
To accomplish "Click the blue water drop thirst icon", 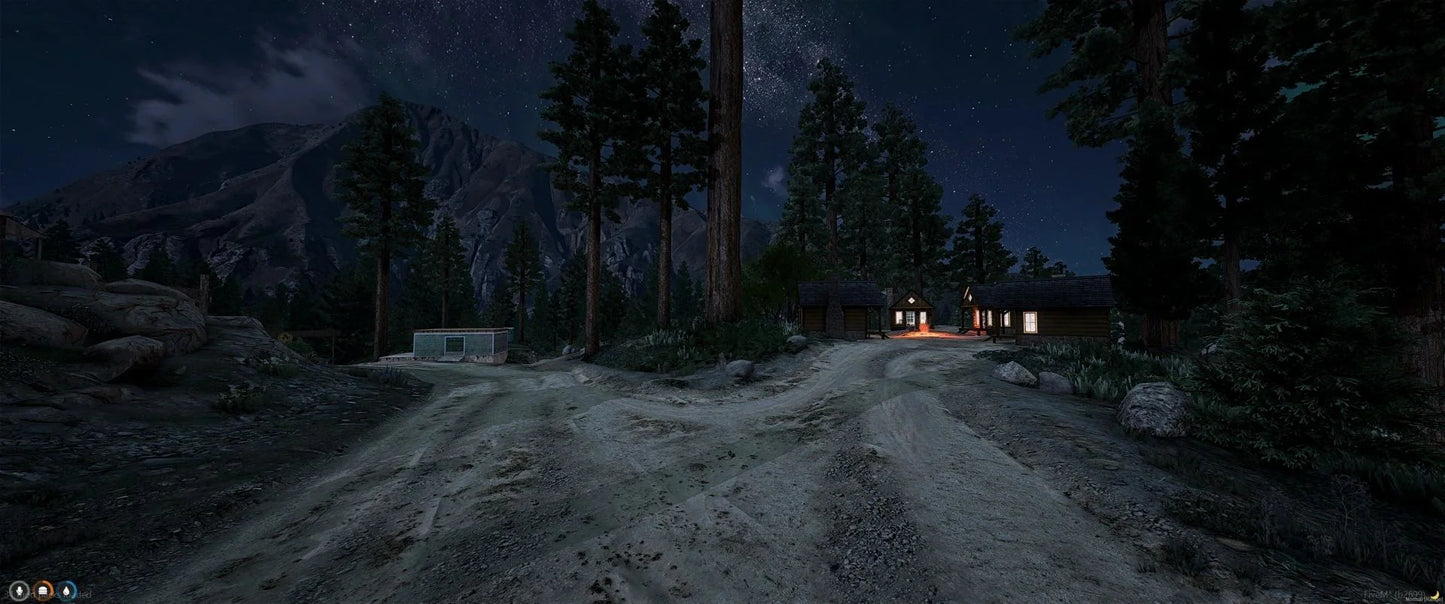I will point(67,591).
